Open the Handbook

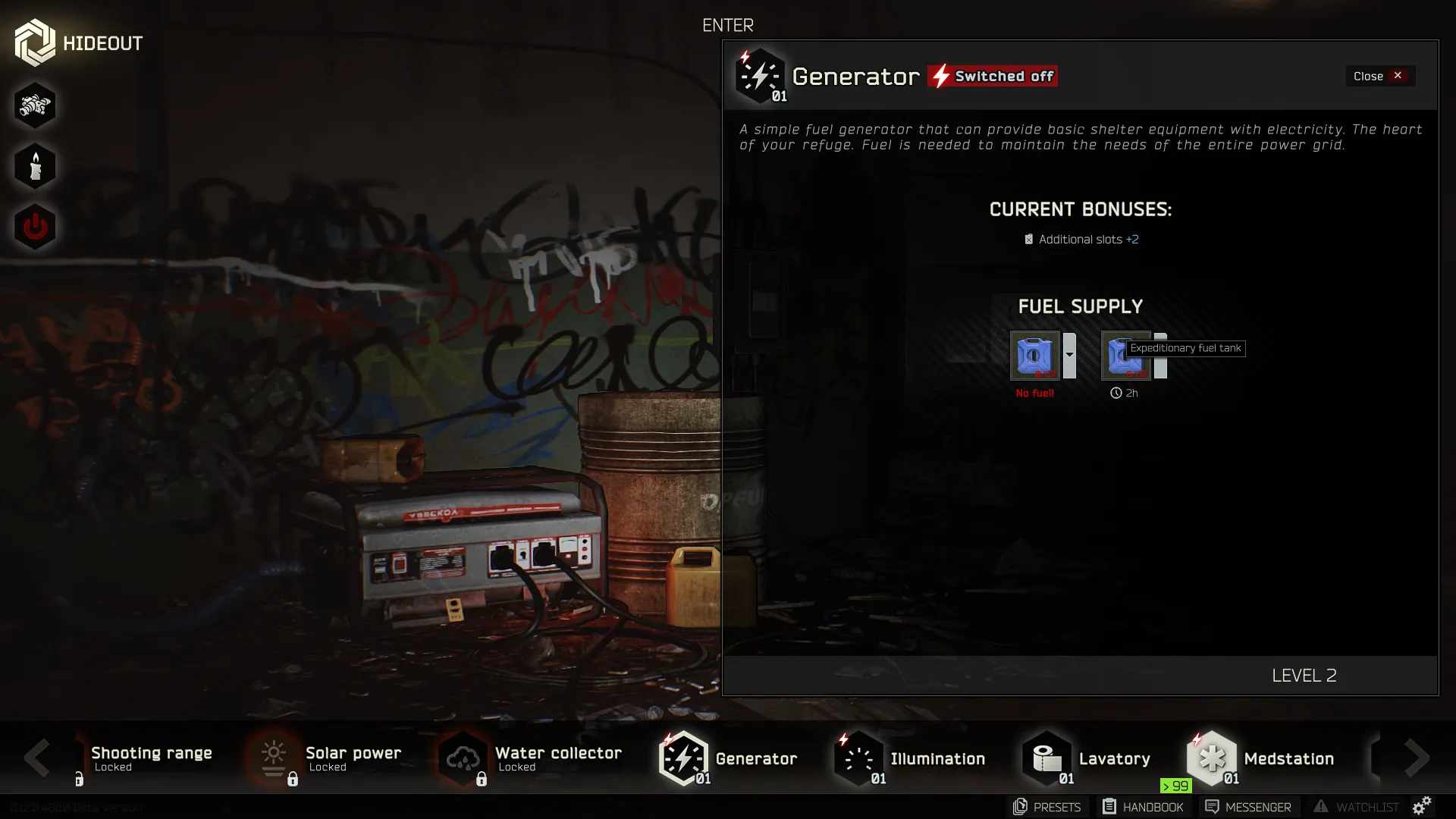click(x=1143, y=807)
